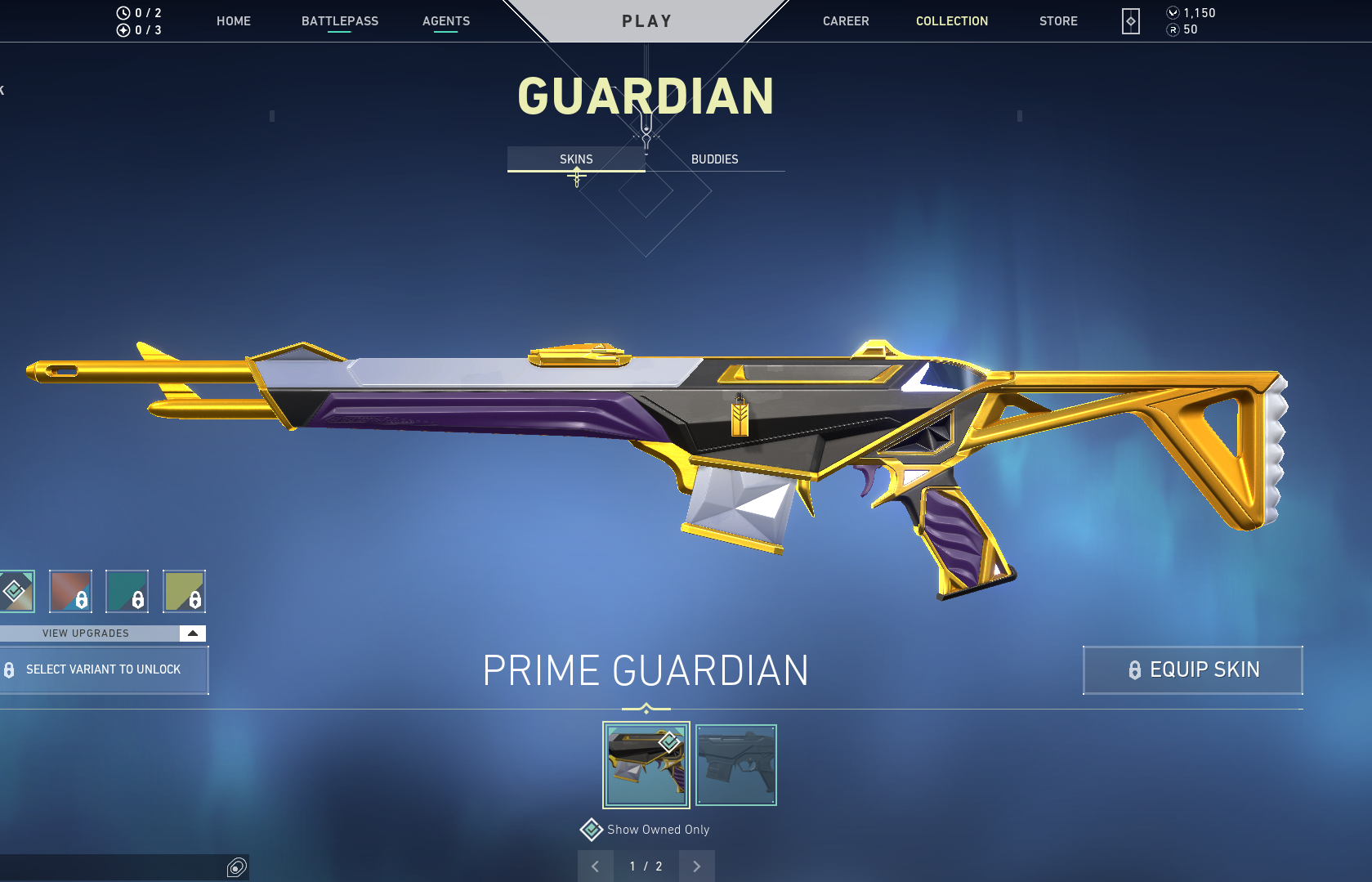Image resolution: width=1372 pixels, height=882 pixels.
Task: Click the daily missions clock icon
Action: click(123, 12)
